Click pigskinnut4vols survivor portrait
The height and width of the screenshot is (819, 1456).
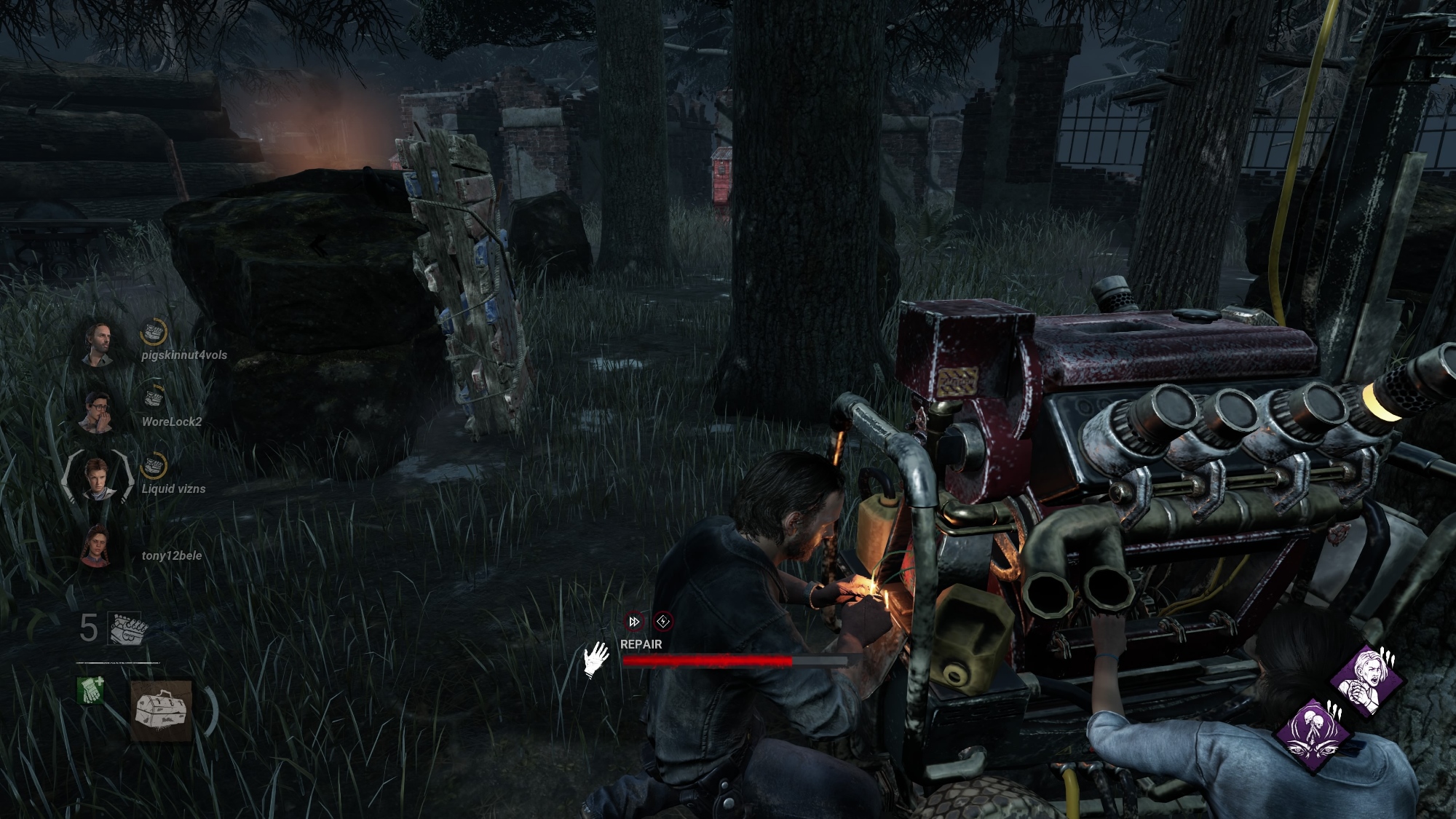[98, 344]
